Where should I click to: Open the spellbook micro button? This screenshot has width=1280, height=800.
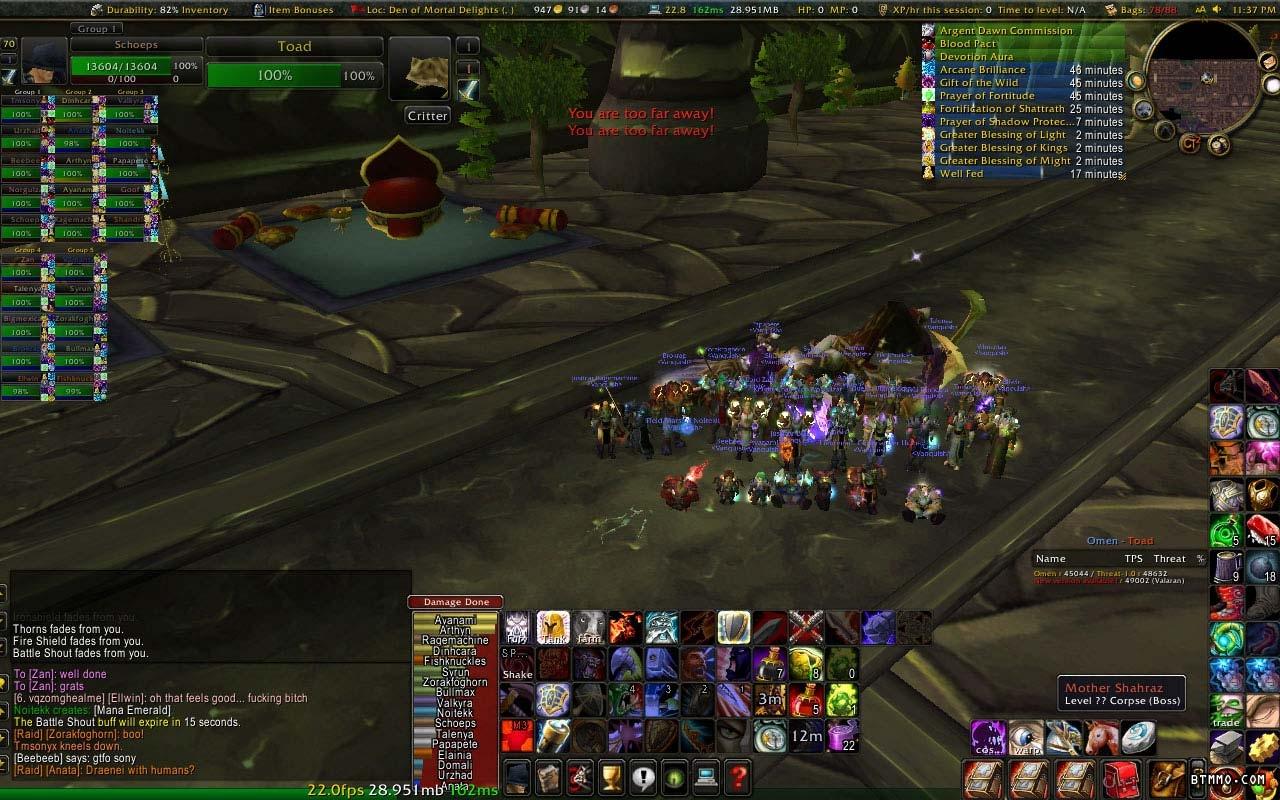548,776
